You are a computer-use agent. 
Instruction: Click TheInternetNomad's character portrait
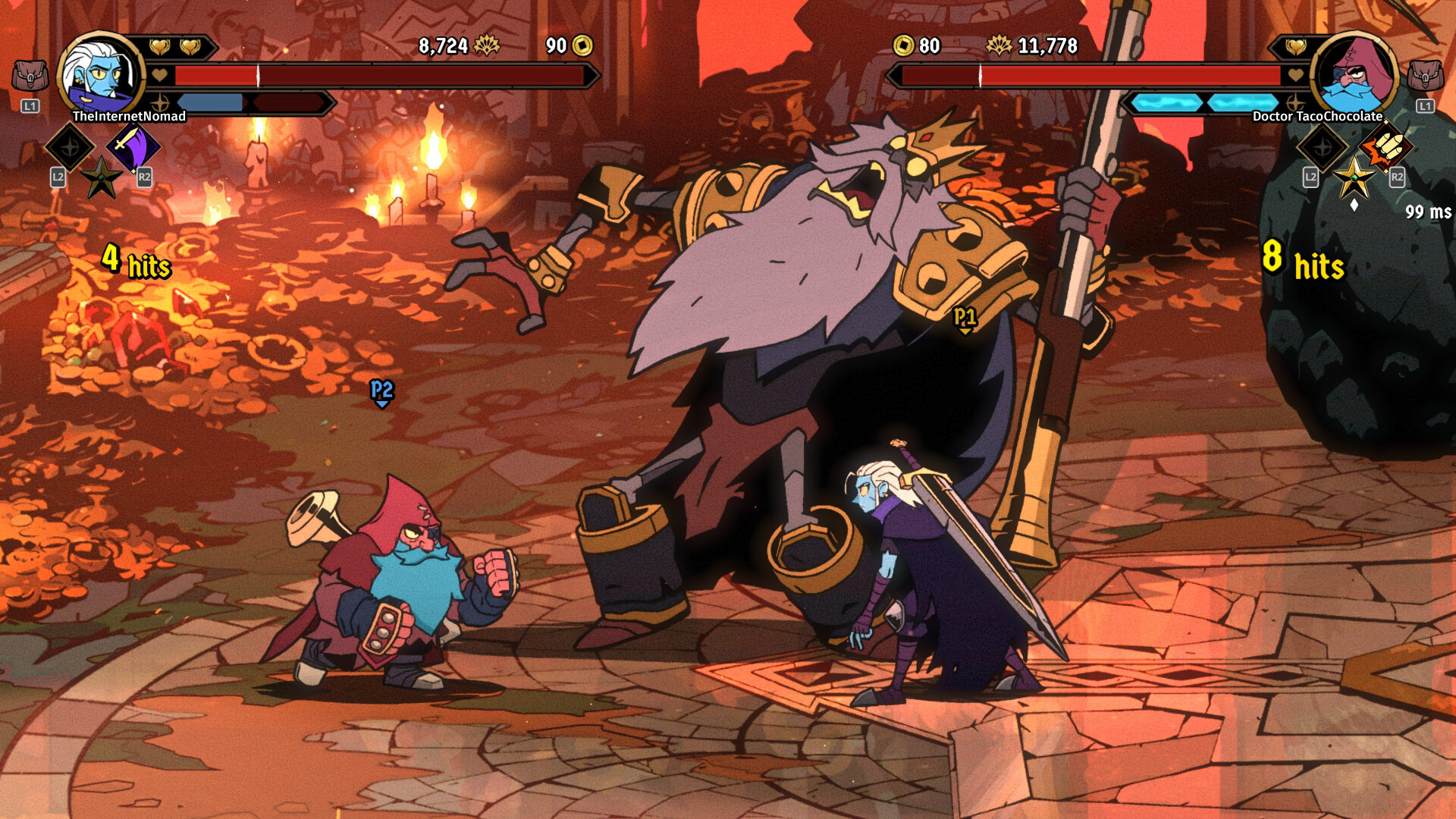click(x=99, y=76)
